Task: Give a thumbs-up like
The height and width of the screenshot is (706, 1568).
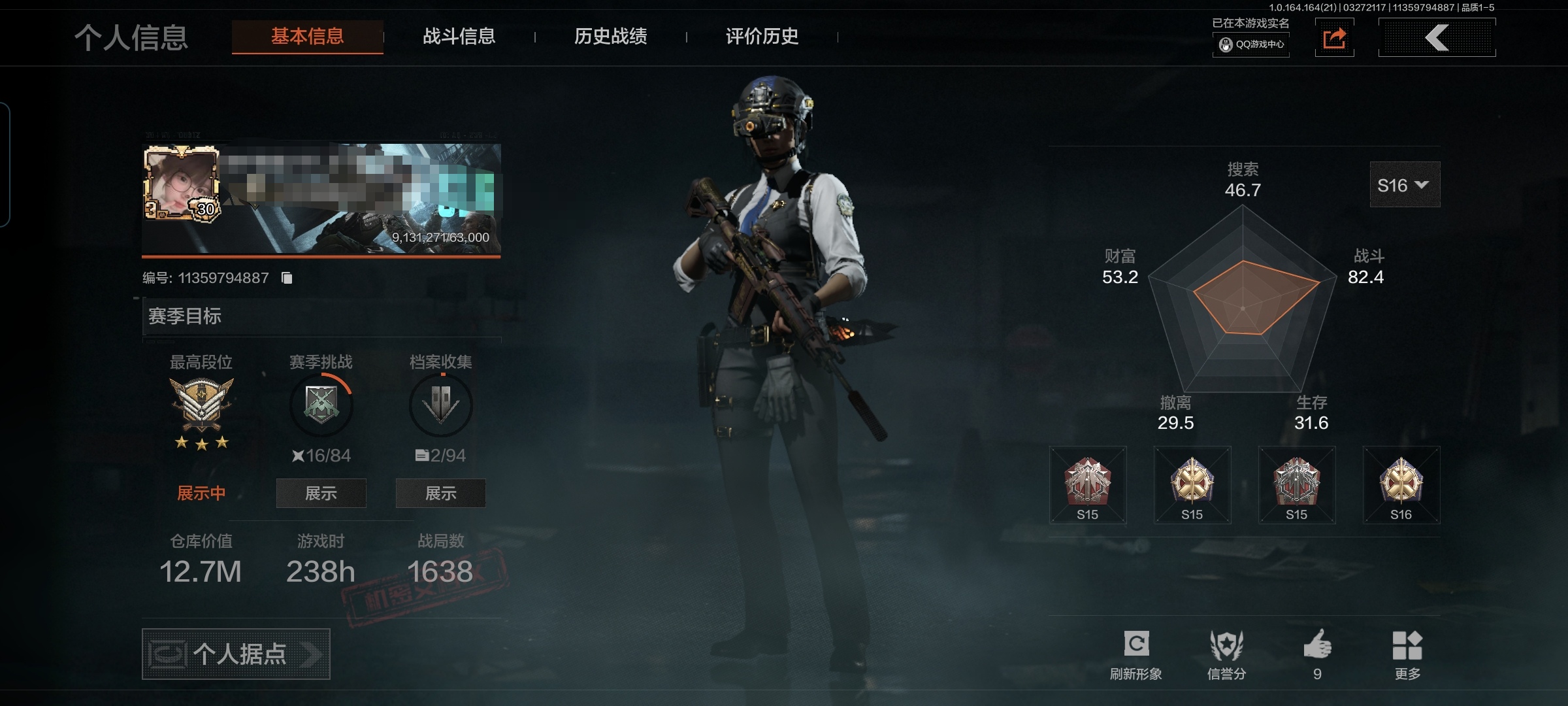Action: [x=1317, y=654]
